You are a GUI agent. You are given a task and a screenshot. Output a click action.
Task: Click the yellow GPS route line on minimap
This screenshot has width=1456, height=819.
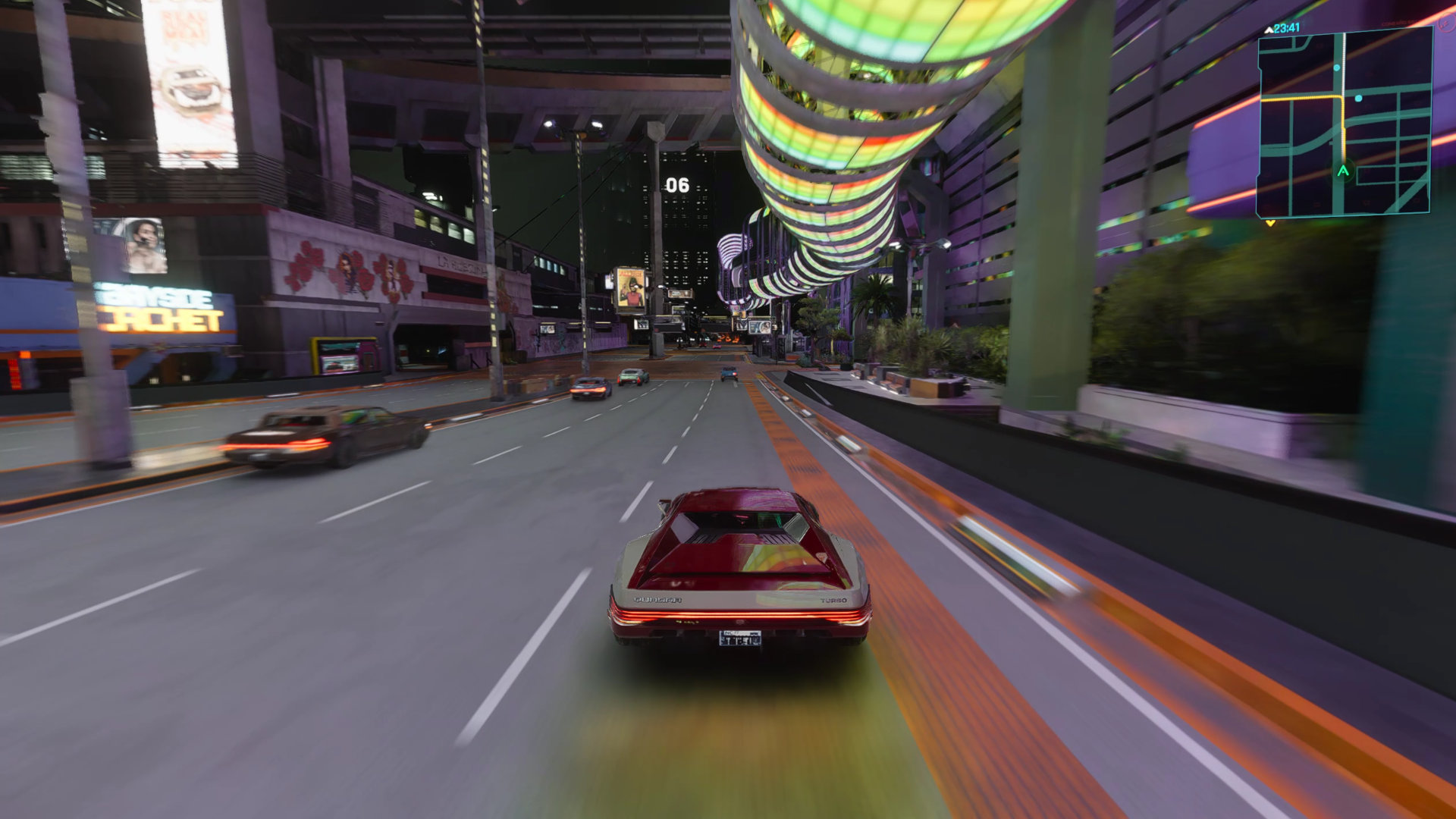1301,98
